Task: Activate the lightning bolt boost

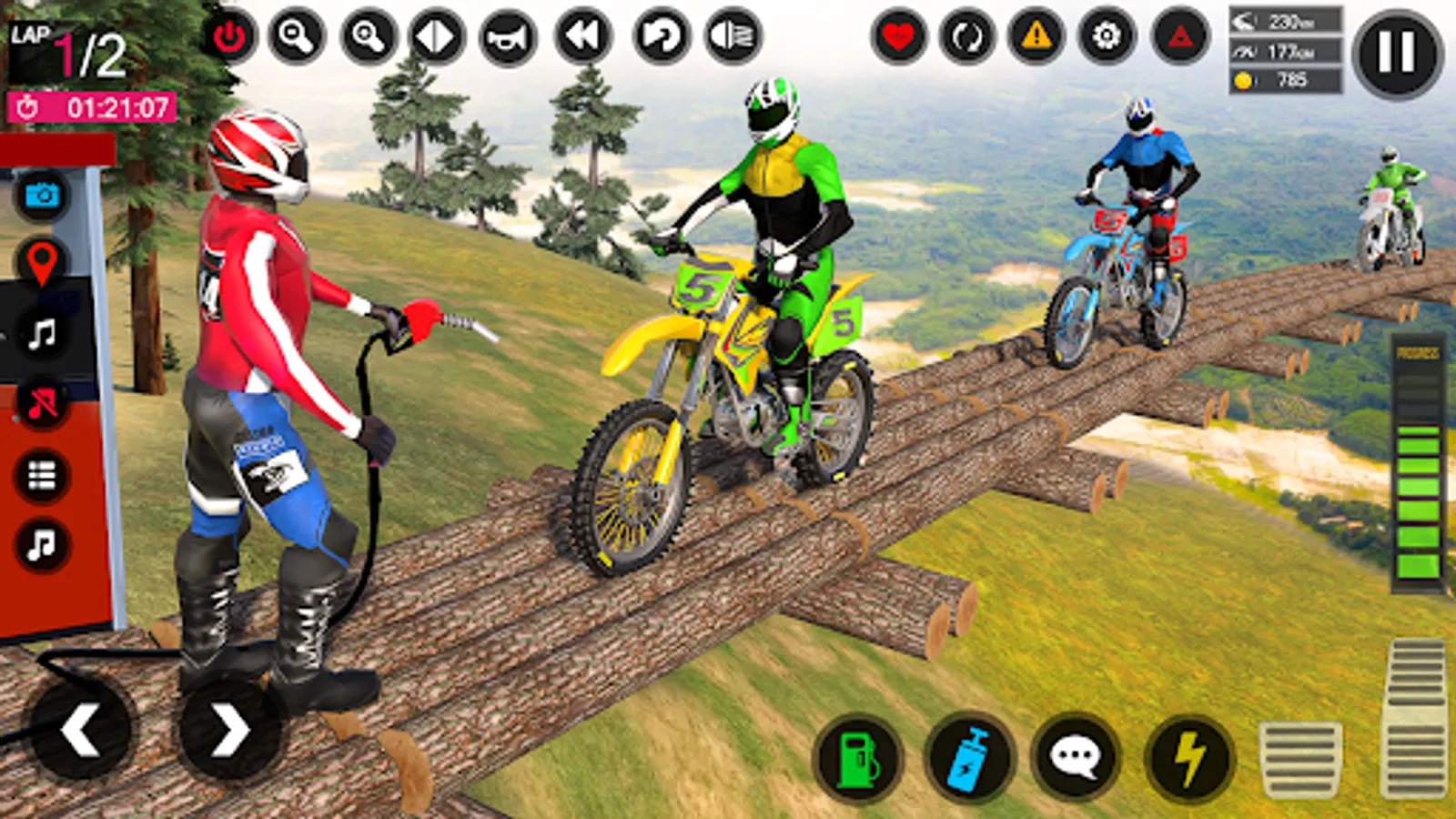Action: pyautogui.click(x=1188, y=757)
